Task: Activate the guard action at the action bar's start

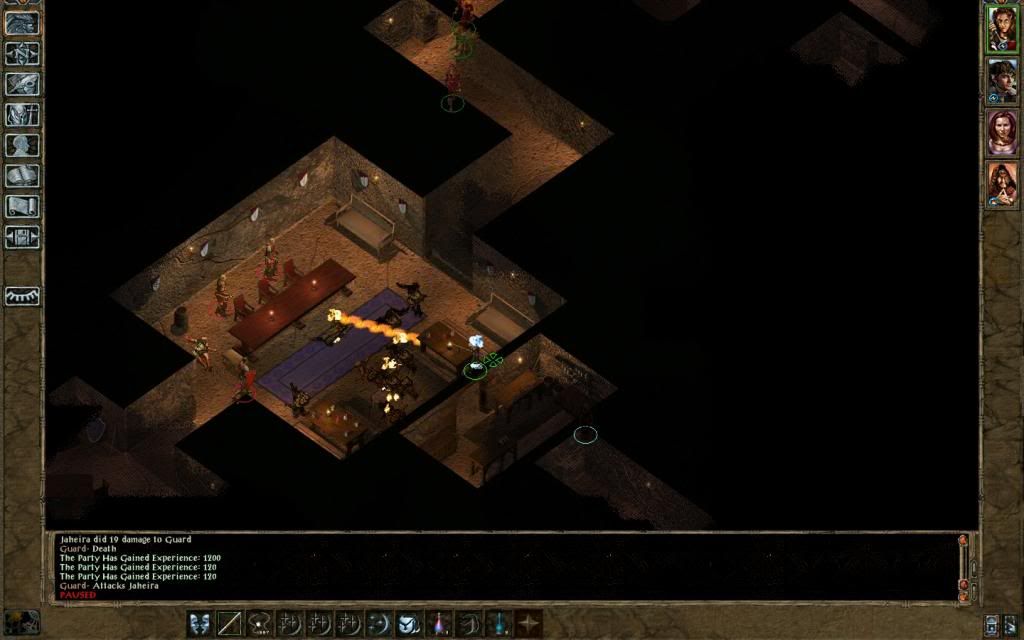Action: [x=201, y=623]
